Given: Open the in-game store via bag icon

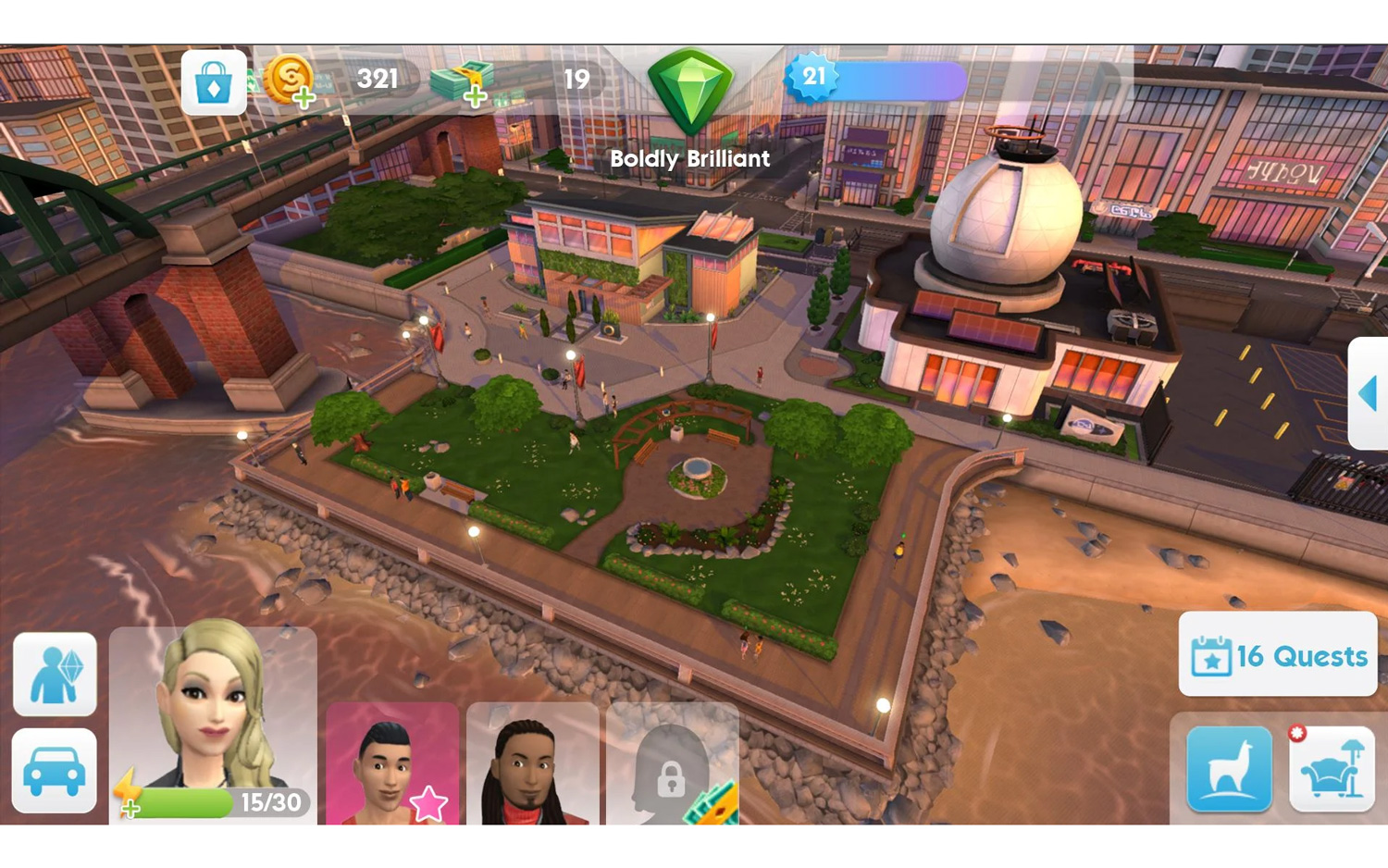Looking at the screenshot, I should [x=214, y=81].
